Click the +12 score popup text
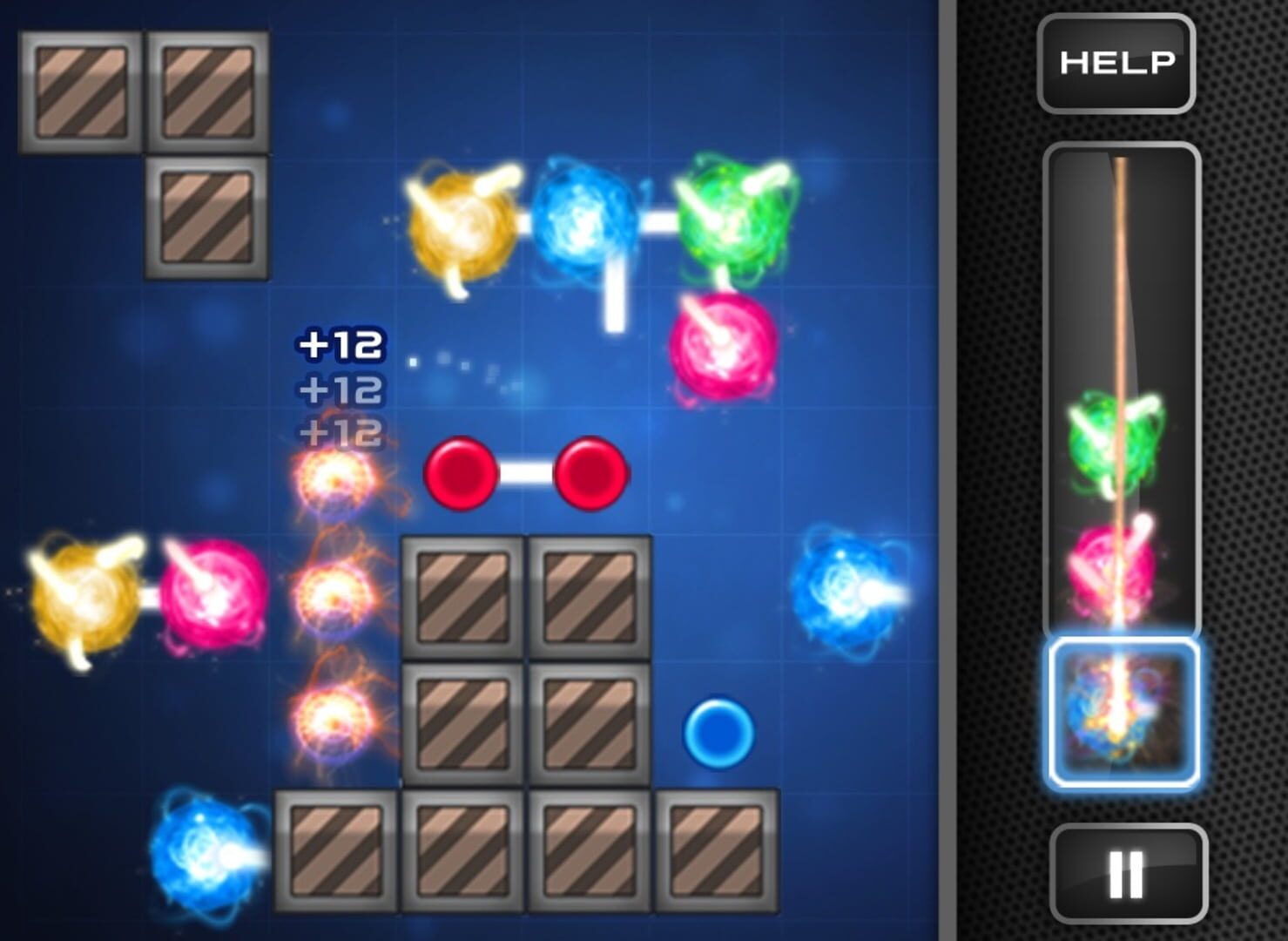 [x=340, y=344]
